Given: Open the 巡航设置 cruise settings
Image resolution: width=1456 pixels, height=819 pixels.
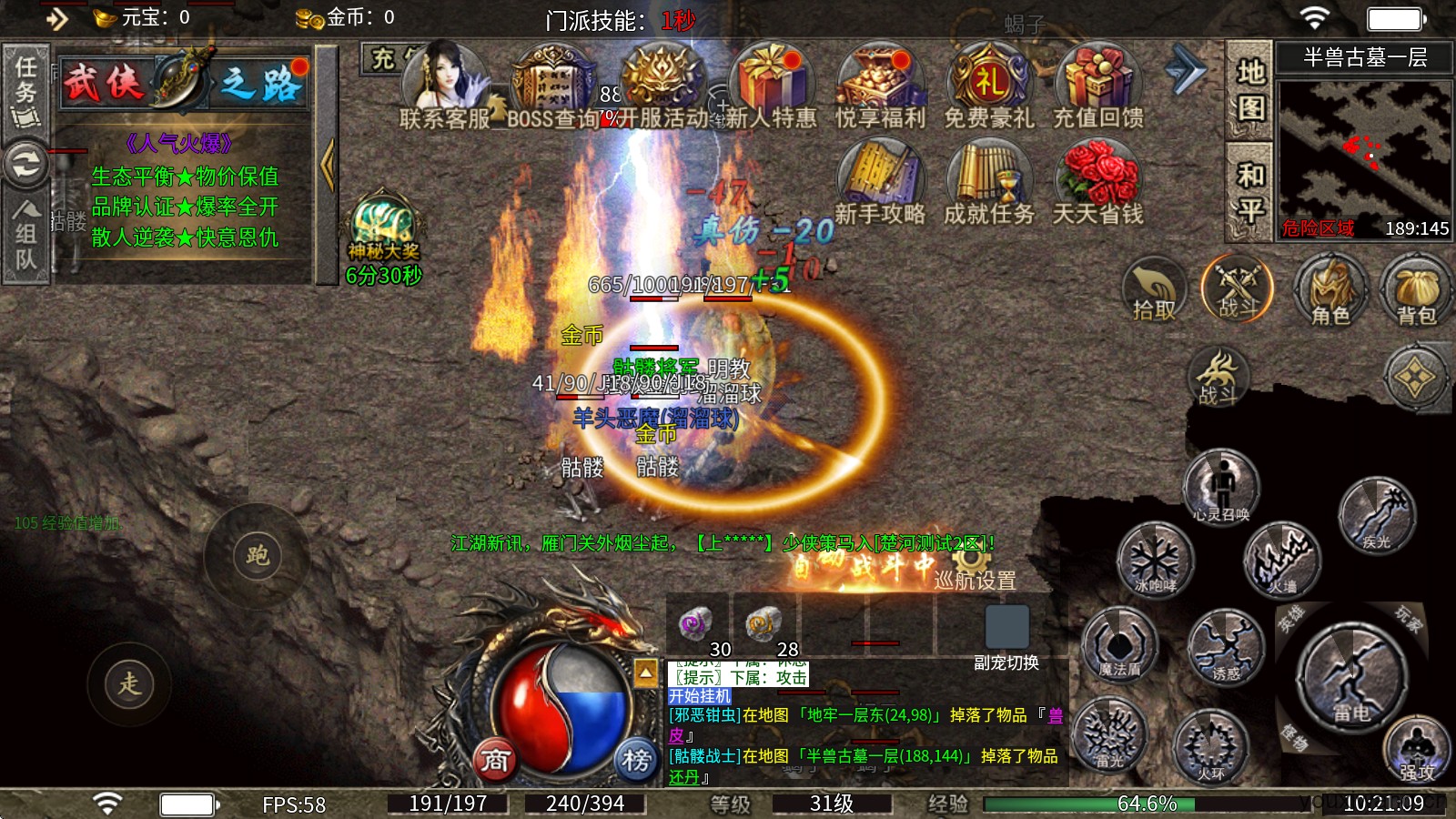Looking at the screenshot, I should pyautogui.click(x=975, y=579).
